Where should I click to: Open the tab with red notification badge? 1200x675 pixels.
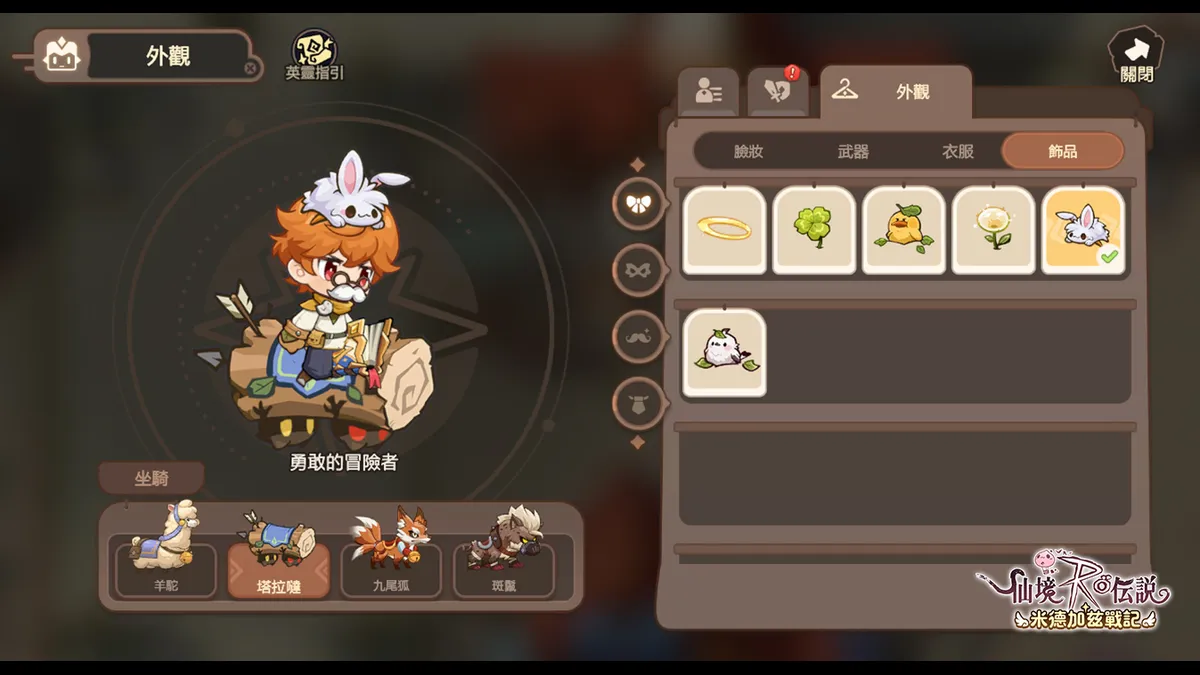pos(778,91)
